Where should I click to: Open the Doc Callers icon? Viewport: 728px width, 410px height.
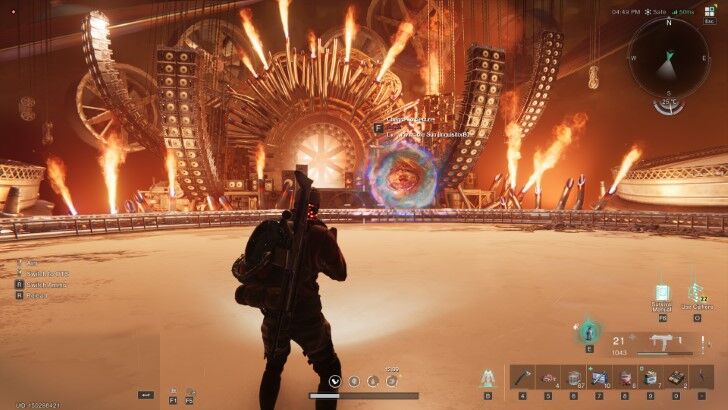tap(696, 291)
